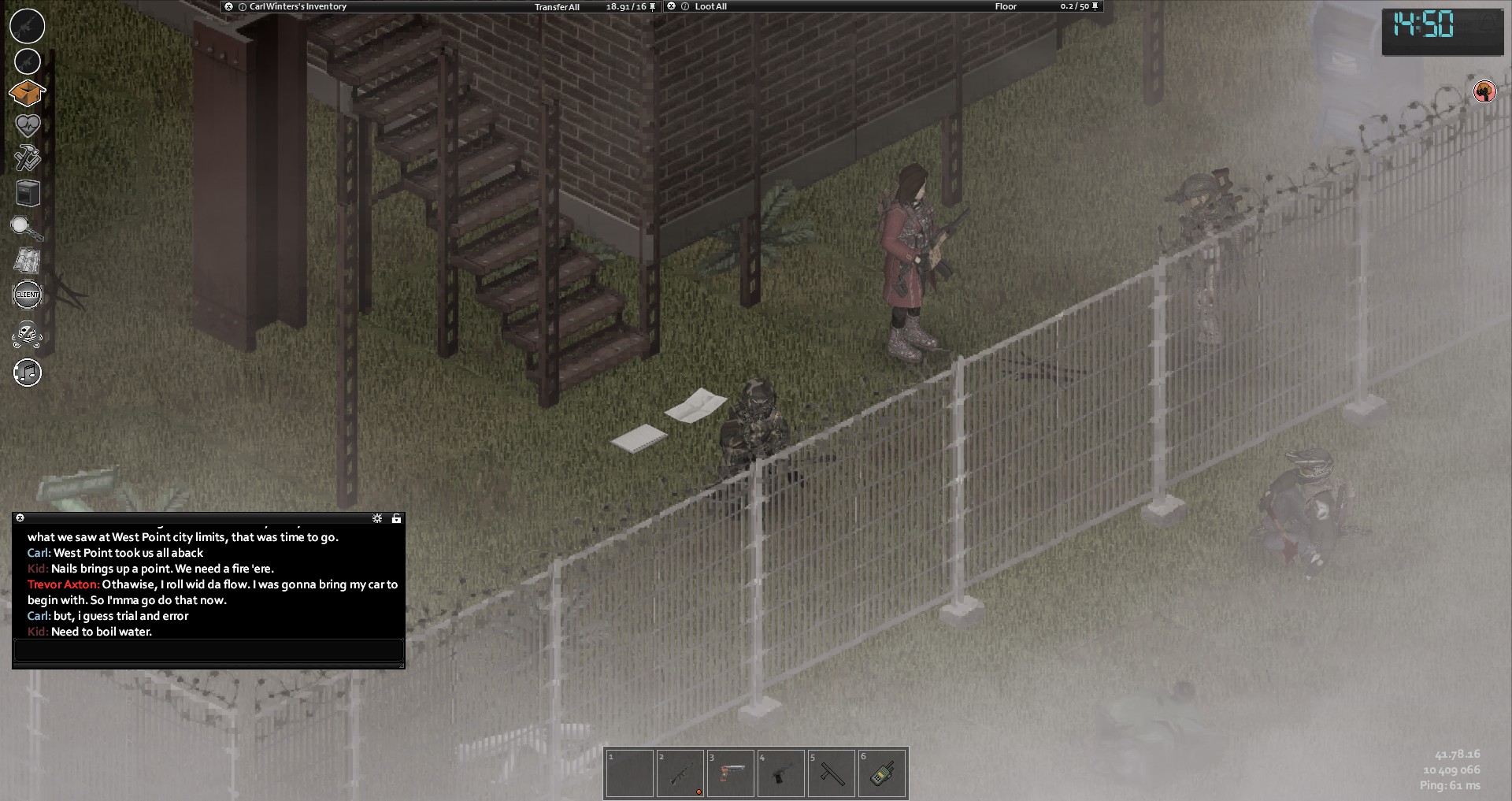Select the rifle in hotbar slot 2
This screenshot has height=801, width=1512.
point(680,773)
